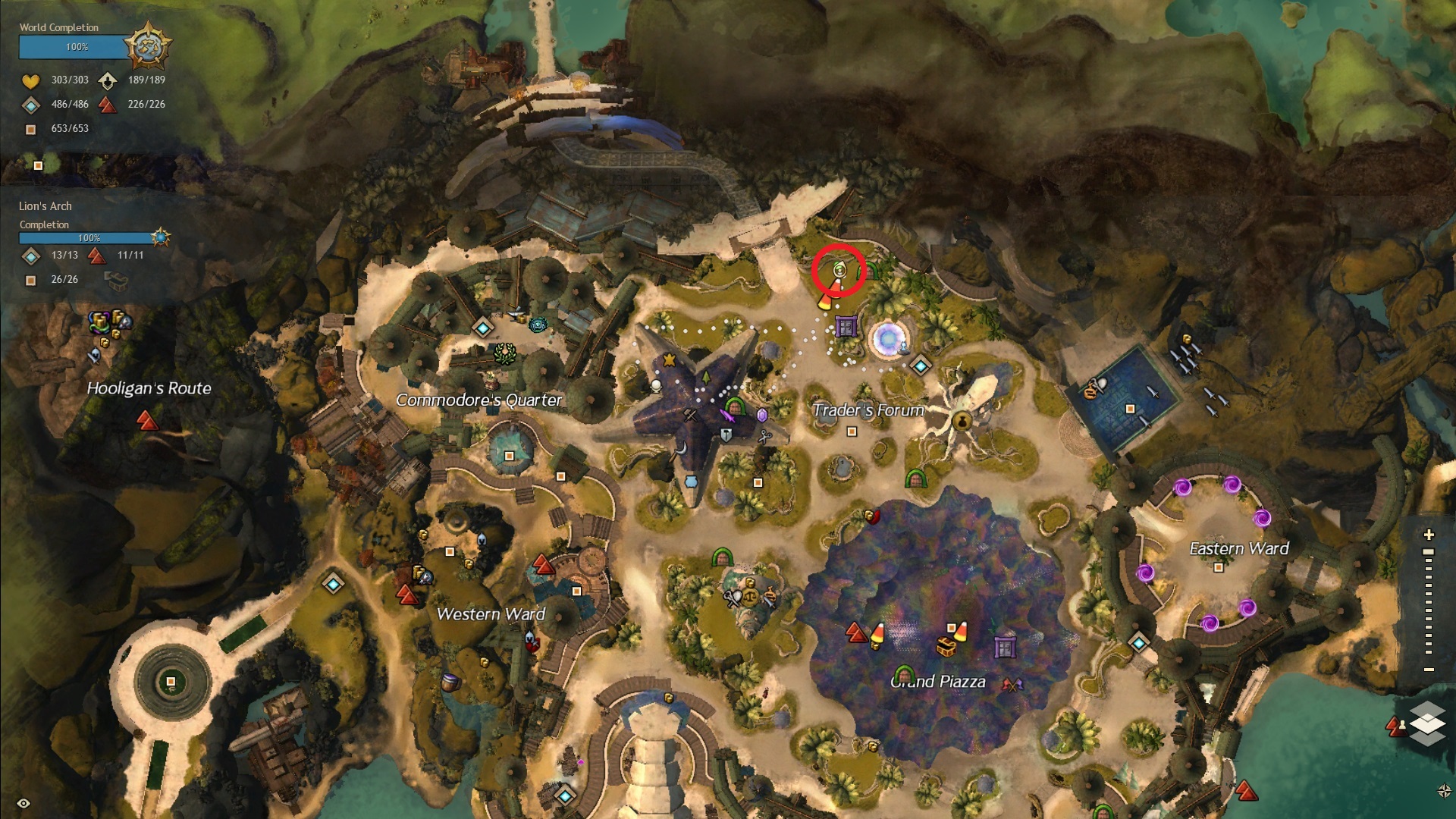Click the Eastern Ward point of interest

click(1218, 567)
